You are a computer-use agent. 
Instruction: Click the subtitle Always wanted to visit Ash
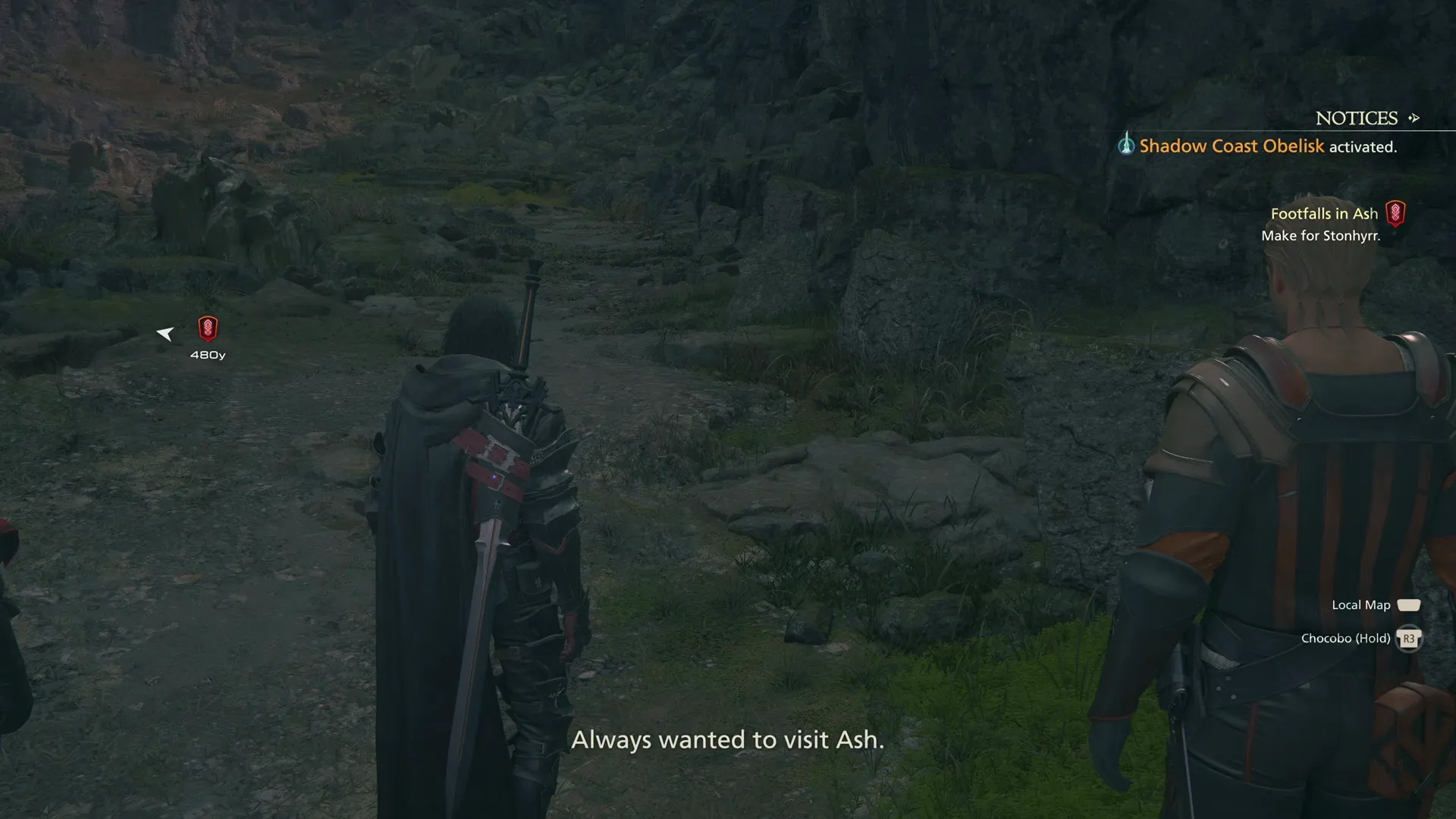[x=729, y=739]
